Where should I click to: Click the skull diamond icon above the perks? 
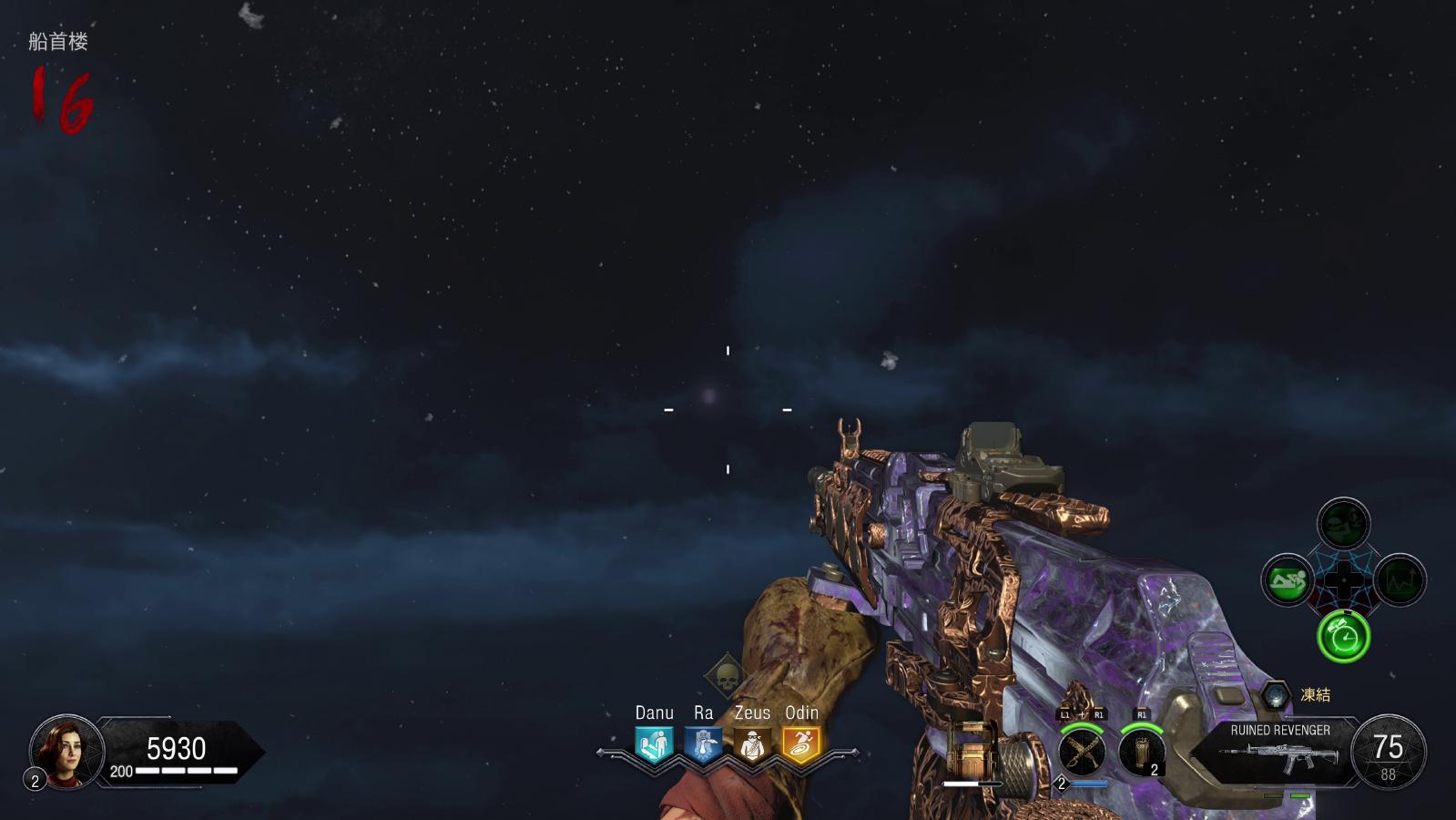pyautogui.click(x=727, y=676)
